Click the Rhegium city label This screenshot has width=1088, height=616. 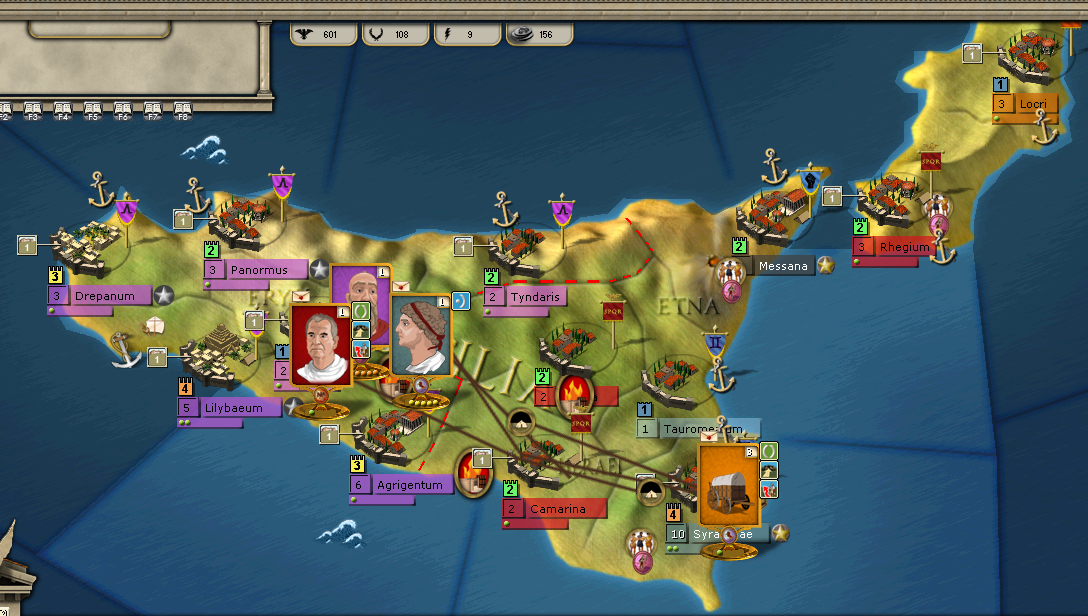(904, 247)
